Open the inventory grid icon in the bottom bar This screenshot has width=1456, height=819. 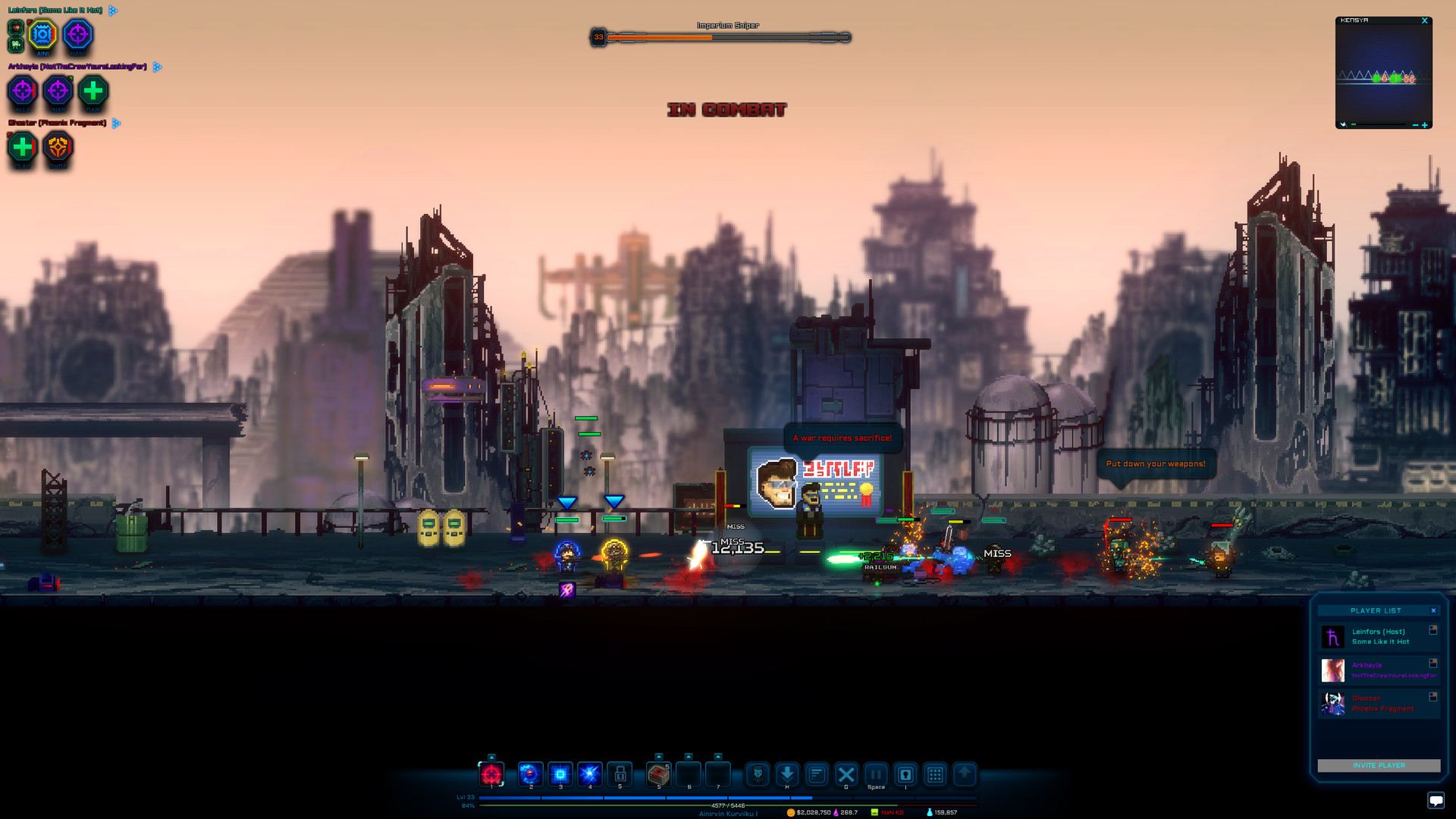tap(935, 774)
